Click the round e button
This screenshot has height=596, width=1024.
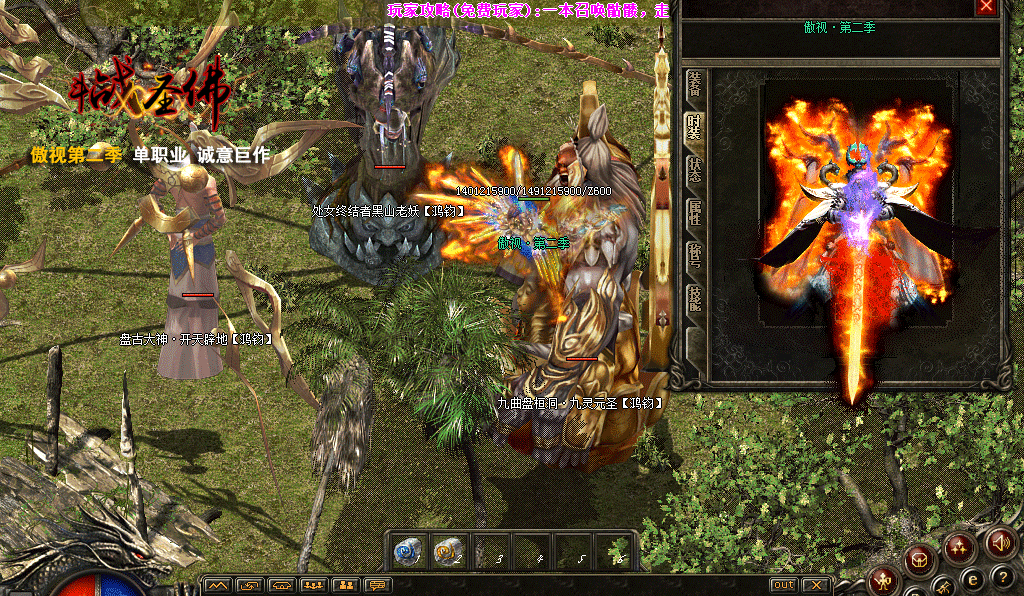(x=971, y=578)
